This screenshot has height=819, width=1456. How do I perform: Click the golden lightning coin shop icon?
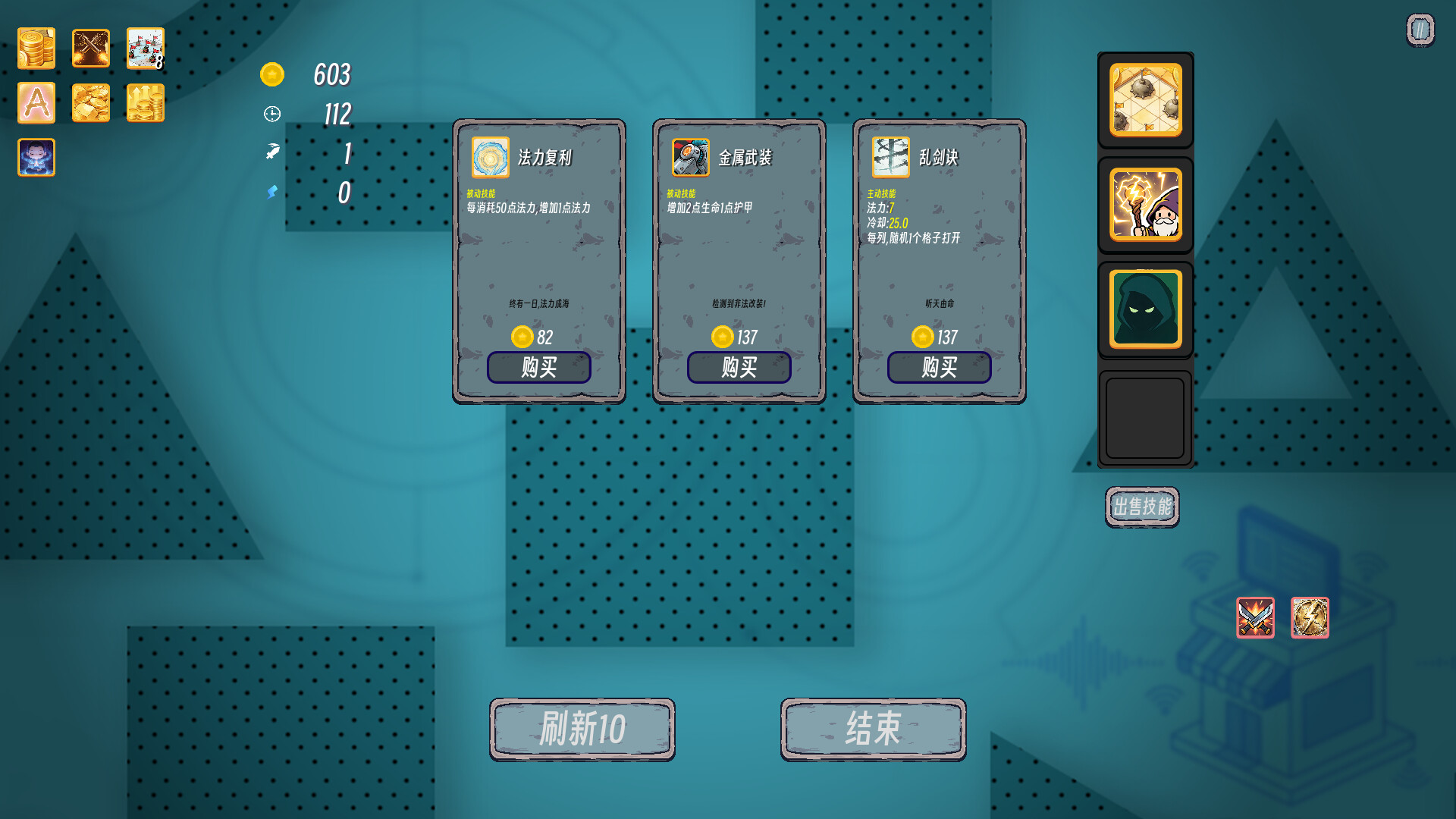[1310, 618]
